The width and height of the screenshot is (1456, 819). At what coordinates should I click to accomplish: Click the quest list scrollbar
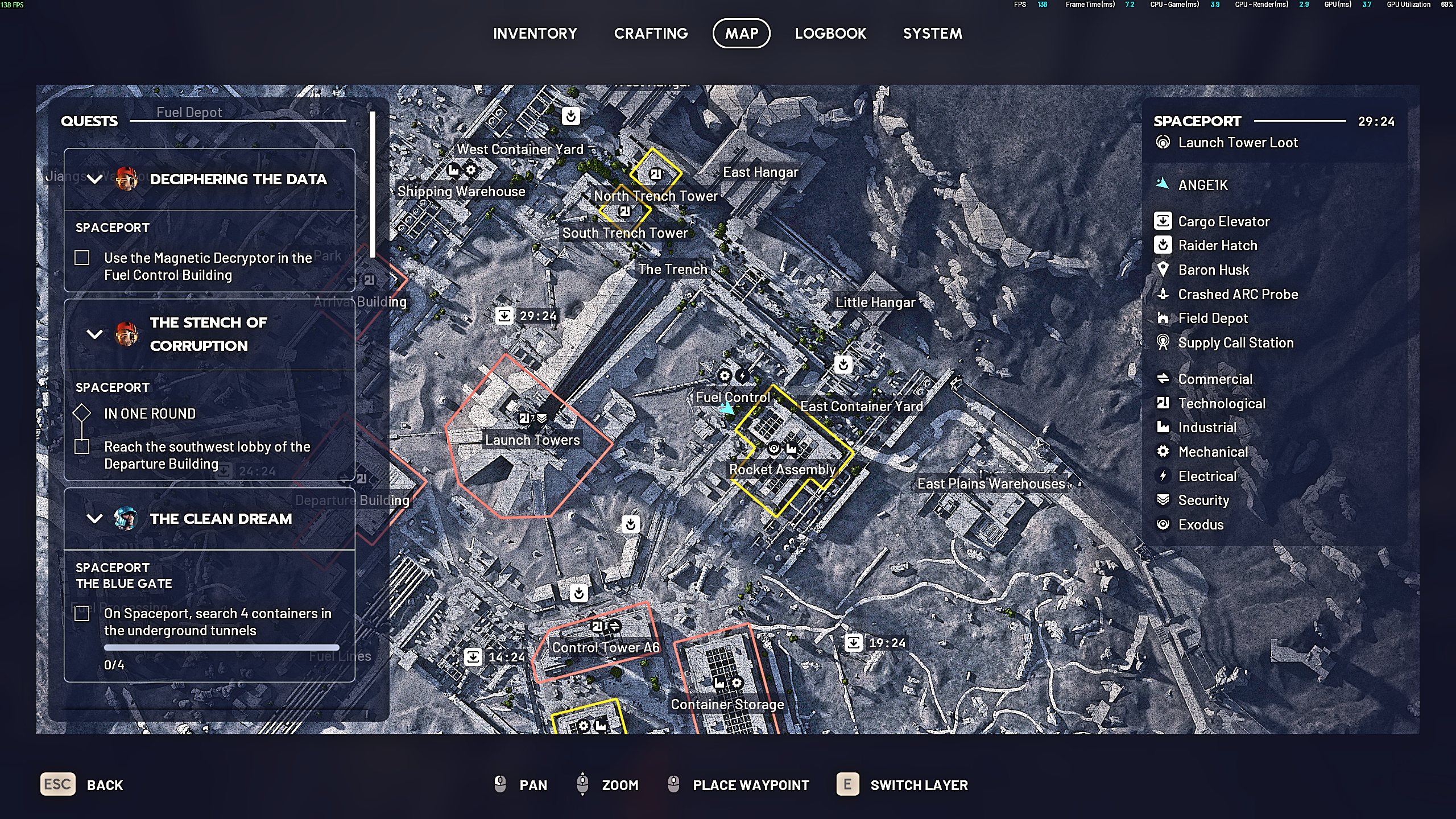tap(373, 184)
